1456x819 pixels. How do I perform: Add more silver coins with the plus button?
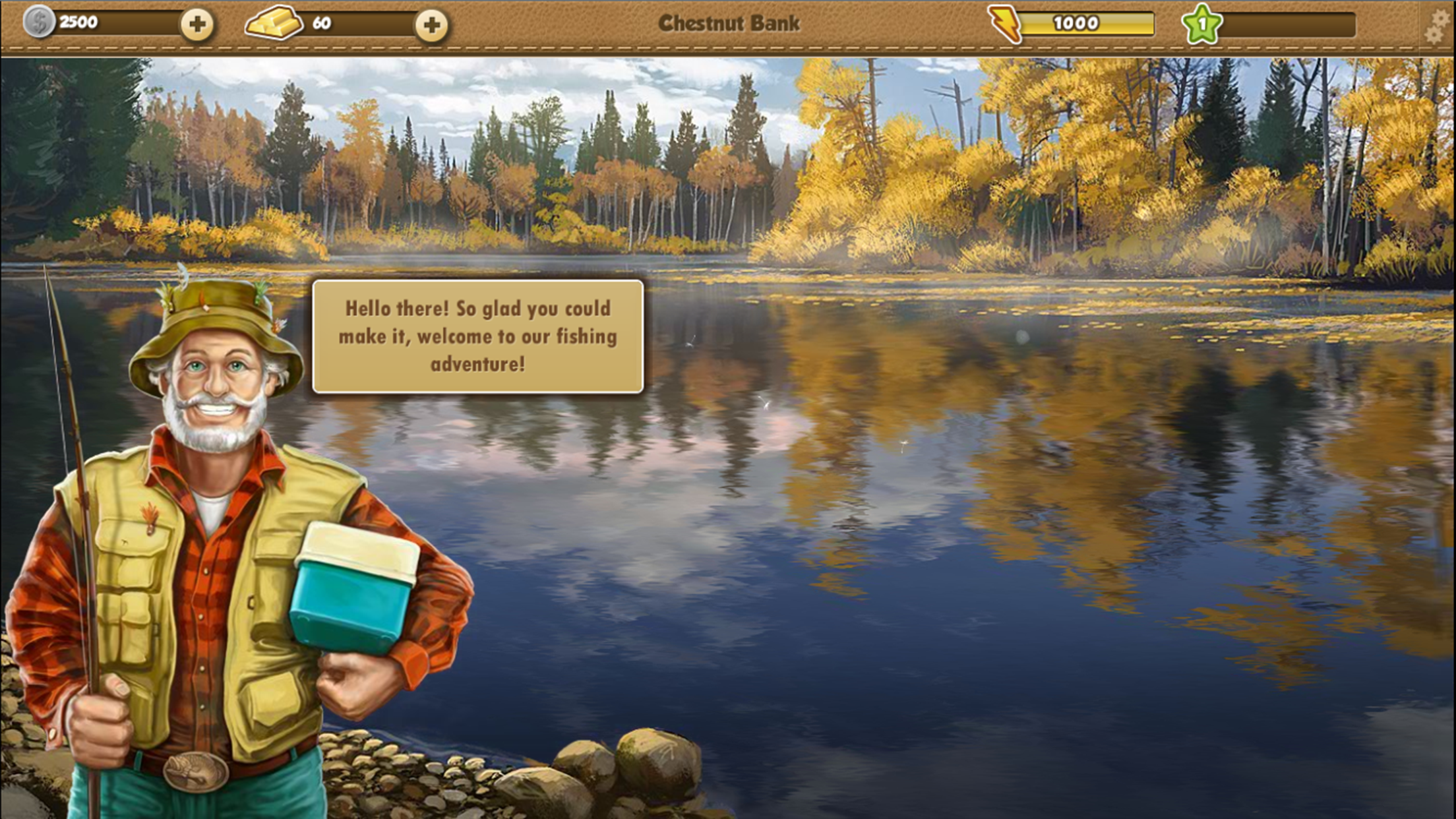click(197, 25)
